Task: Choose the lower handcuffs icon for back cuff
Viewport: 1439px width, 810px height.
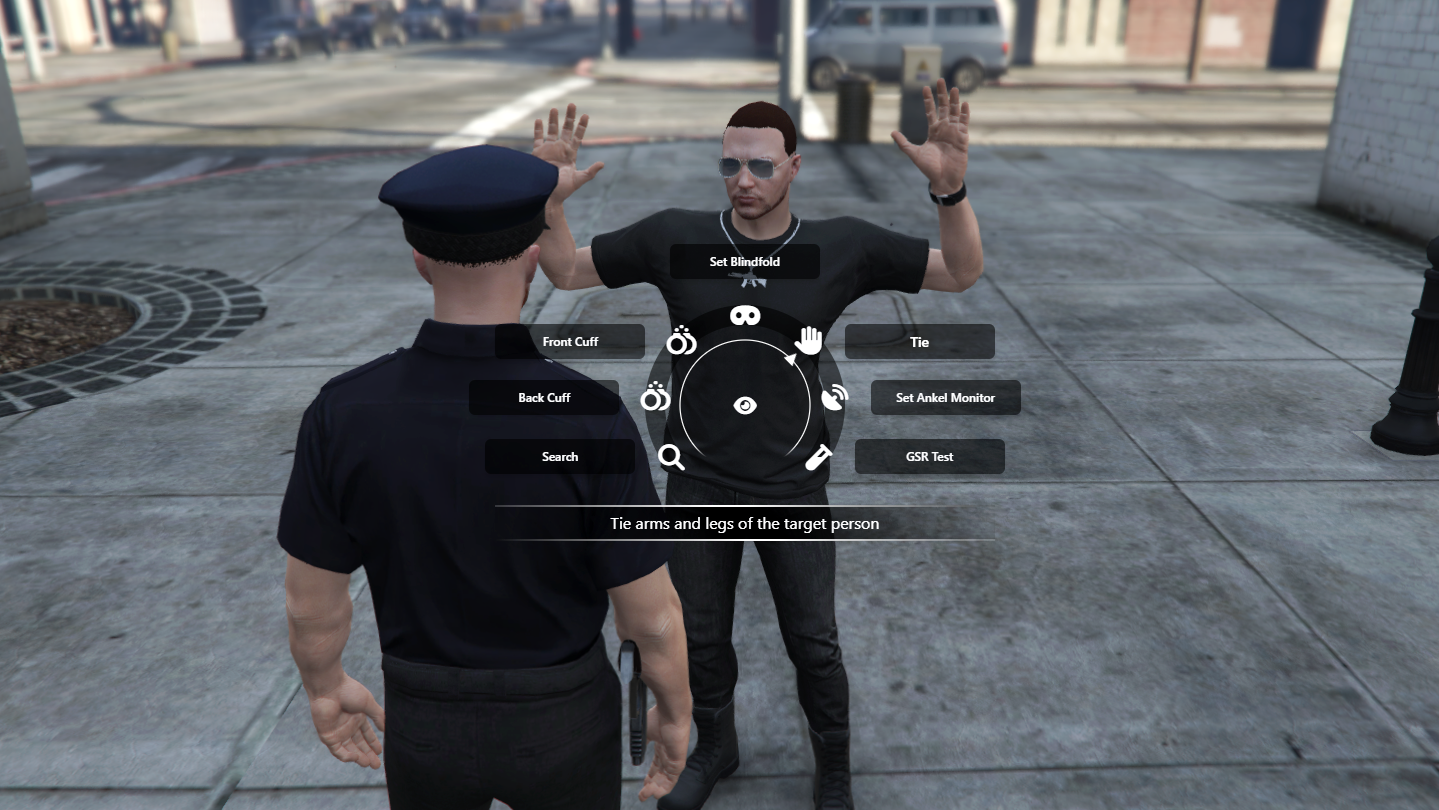Action: (x=655, y=398)
